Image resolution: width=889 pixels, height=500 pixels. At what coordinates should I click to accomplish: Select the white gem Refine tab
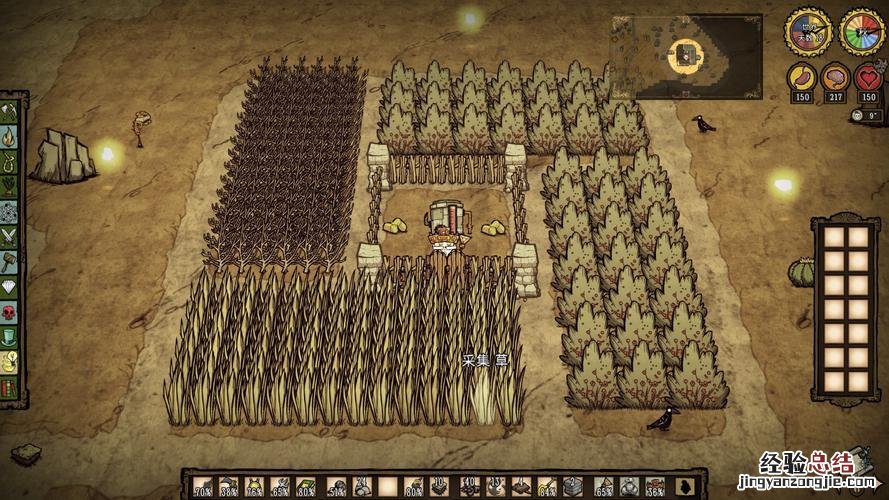coord(11,287)
